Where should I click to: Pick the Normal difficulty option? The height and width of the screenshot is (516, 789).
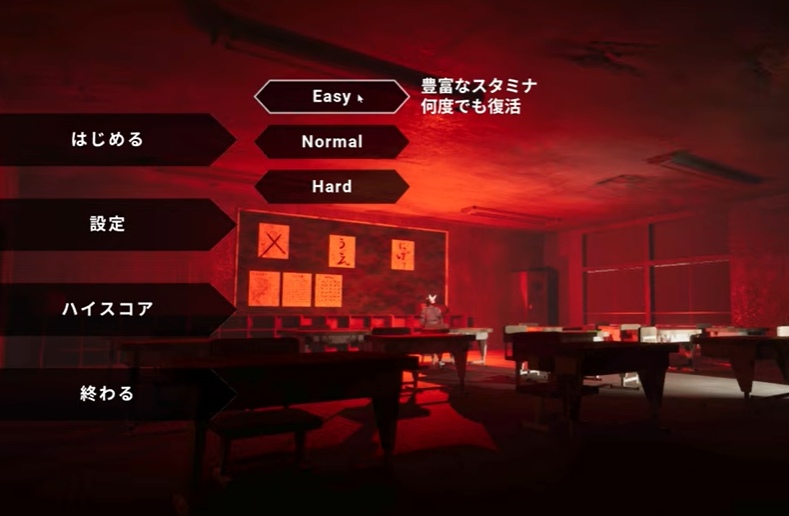click(x=331, y=142)
